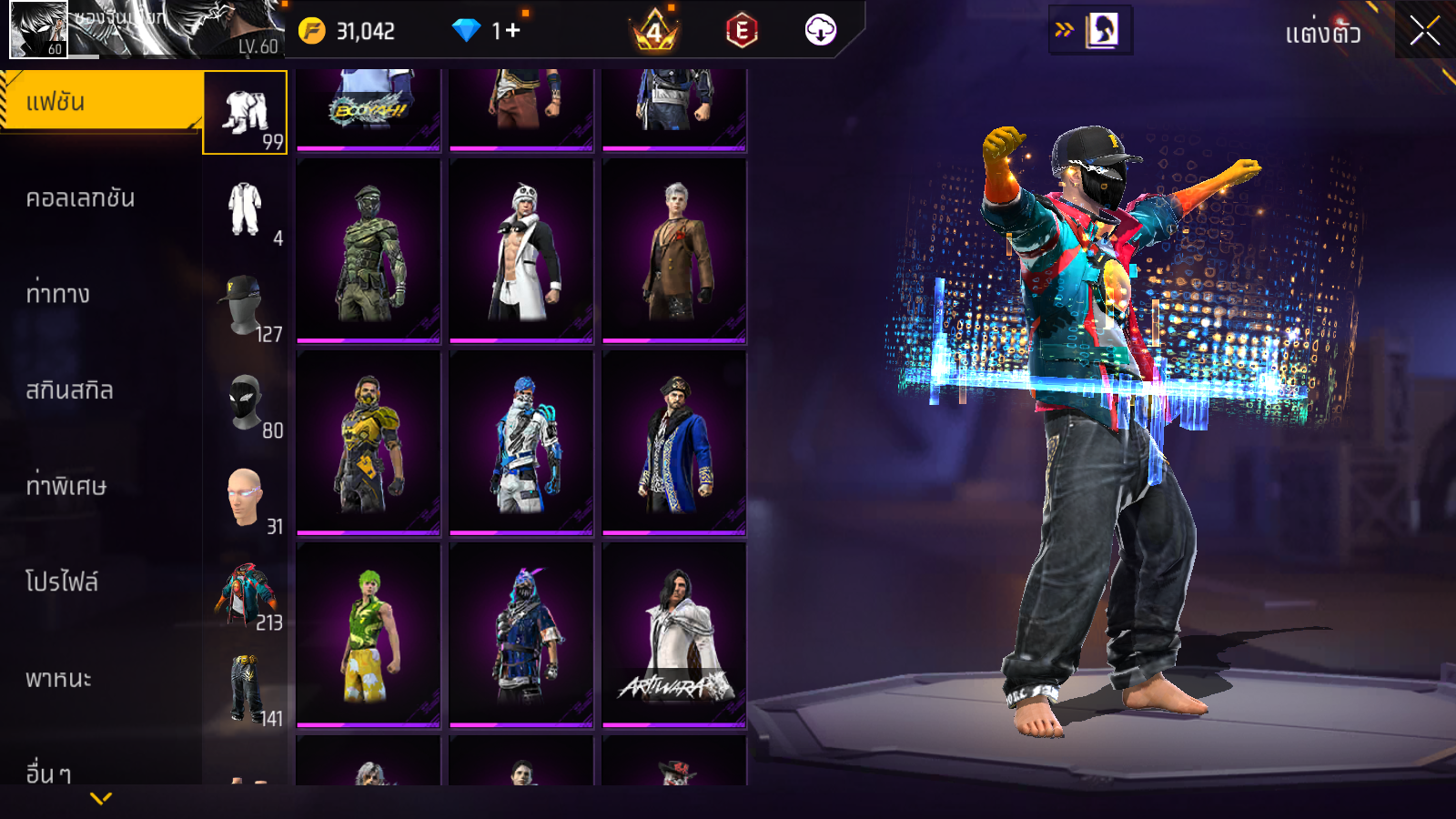Open the สกินสกิล skill skins tab
Viewport: 1456px width, 819px height.
69,390
